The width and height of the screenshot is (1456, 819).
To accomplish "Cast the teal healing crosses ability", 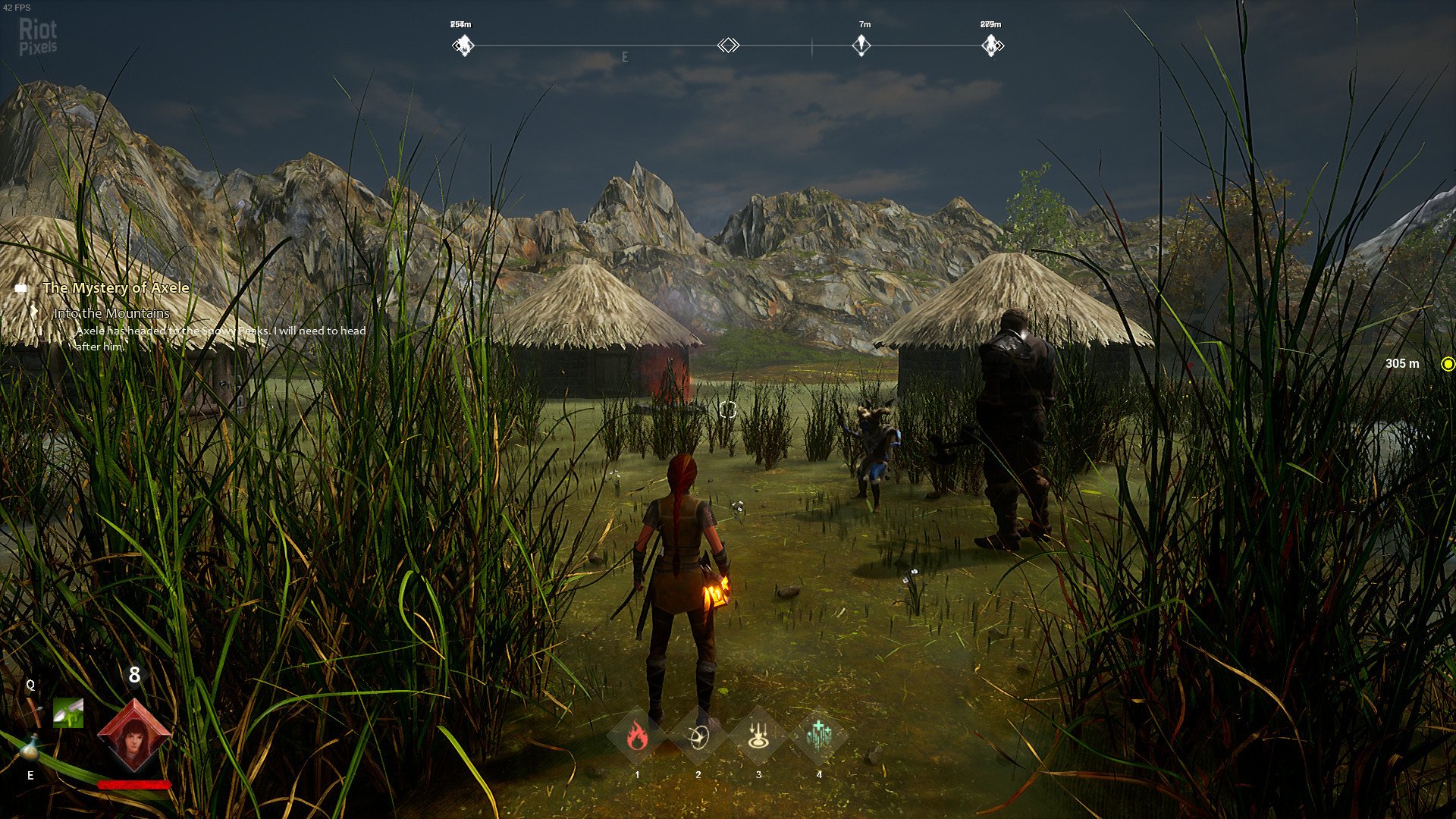I will pyautogui.click(x=819, y=736).
